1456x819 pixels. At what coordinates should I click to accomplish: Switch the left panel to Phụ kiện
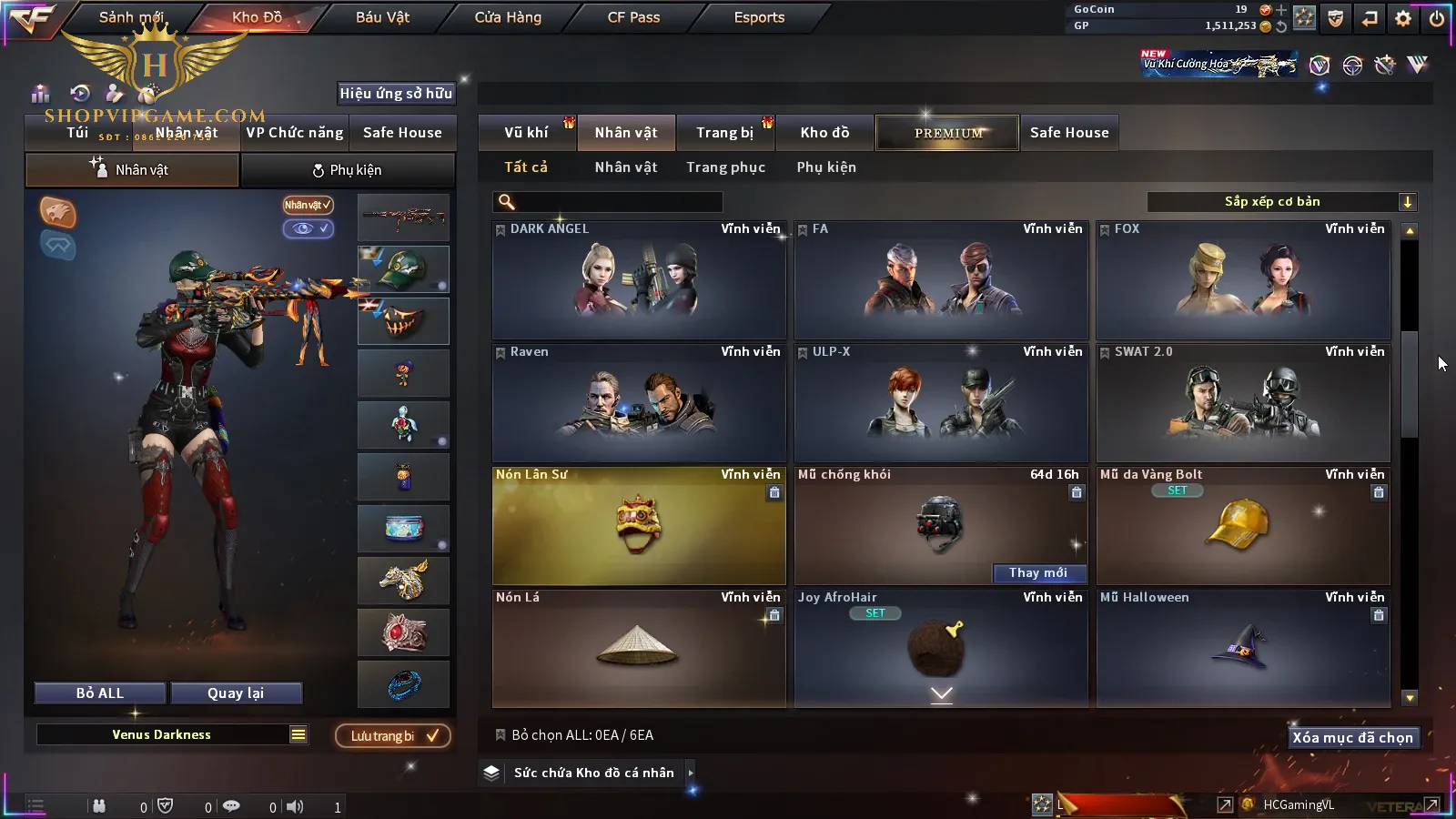coord(347,170)
